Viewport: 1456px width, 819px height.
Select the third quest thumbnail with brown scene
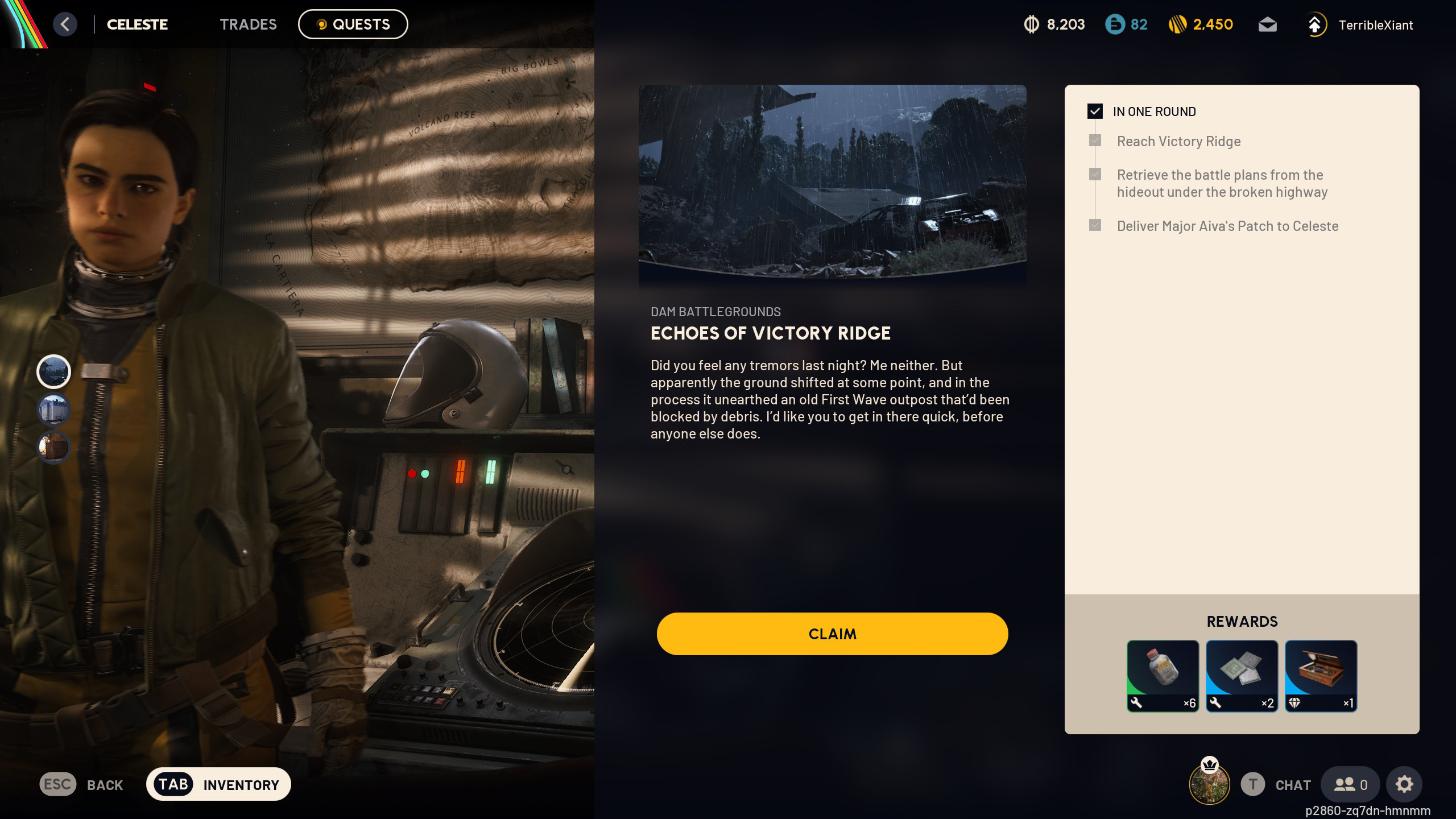click(53, 447)
